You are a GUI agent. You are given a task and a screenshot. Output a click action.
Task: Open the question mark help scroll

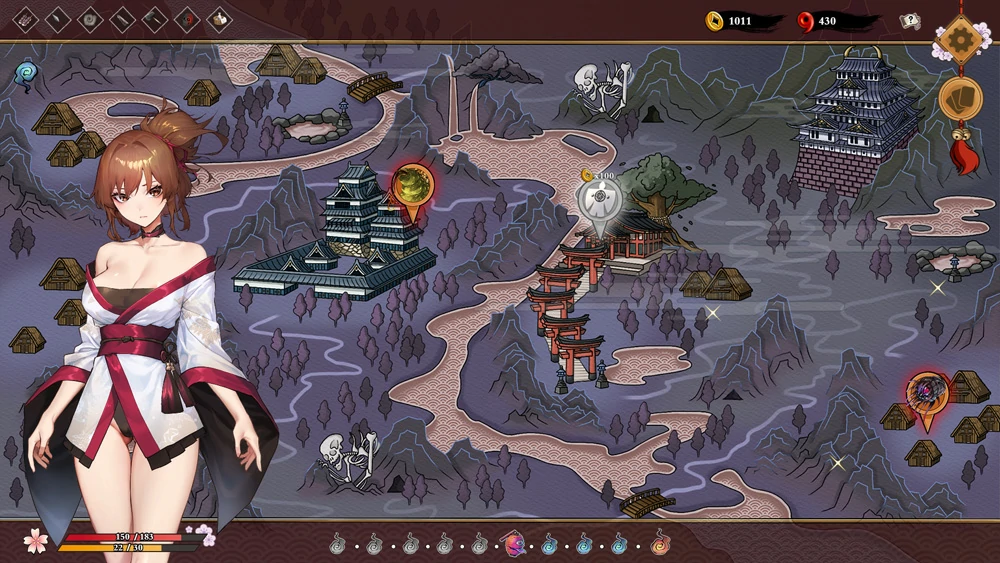point(909,21)
